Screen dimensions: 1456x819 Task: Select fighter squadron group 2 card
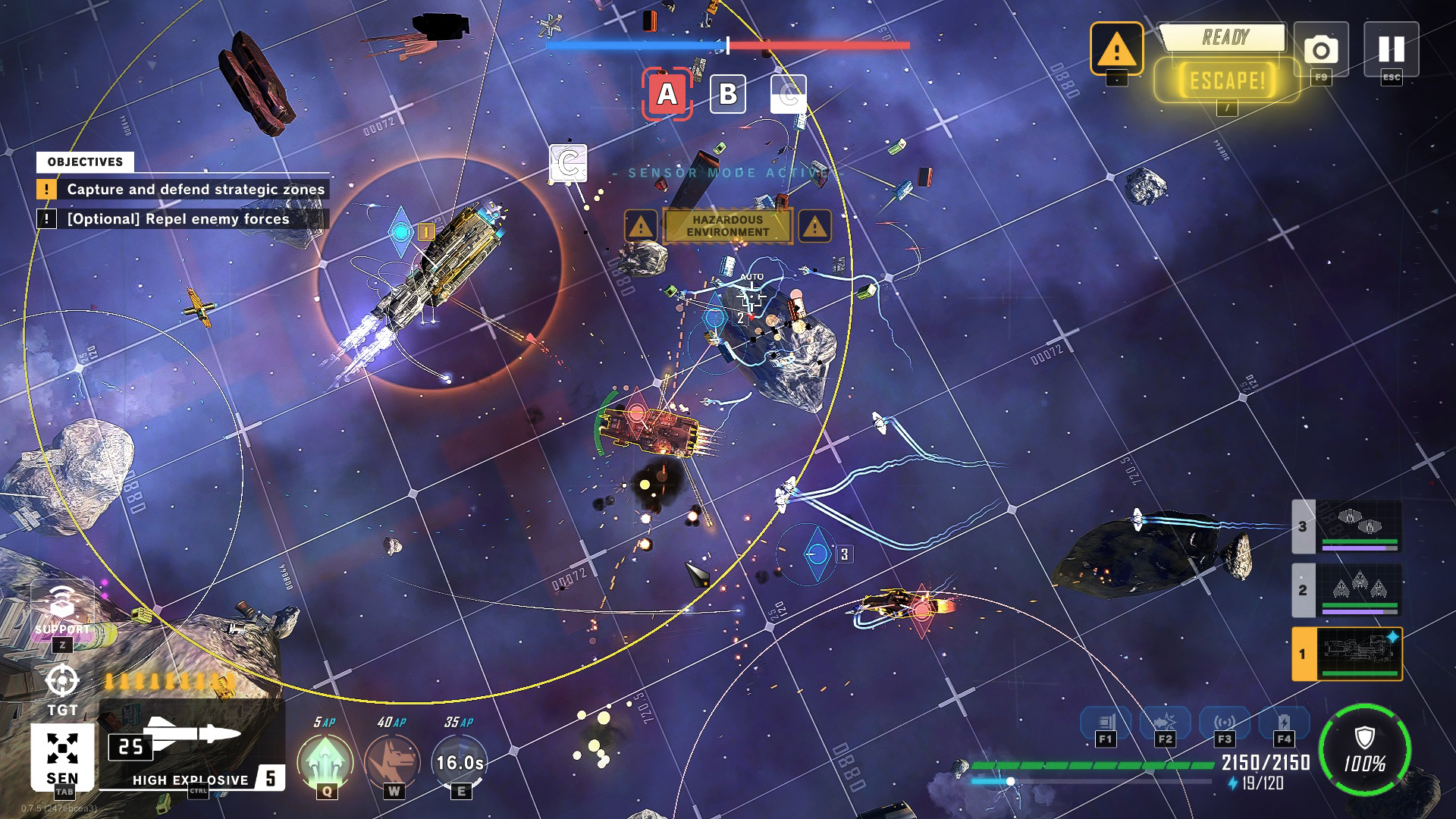1348,590
